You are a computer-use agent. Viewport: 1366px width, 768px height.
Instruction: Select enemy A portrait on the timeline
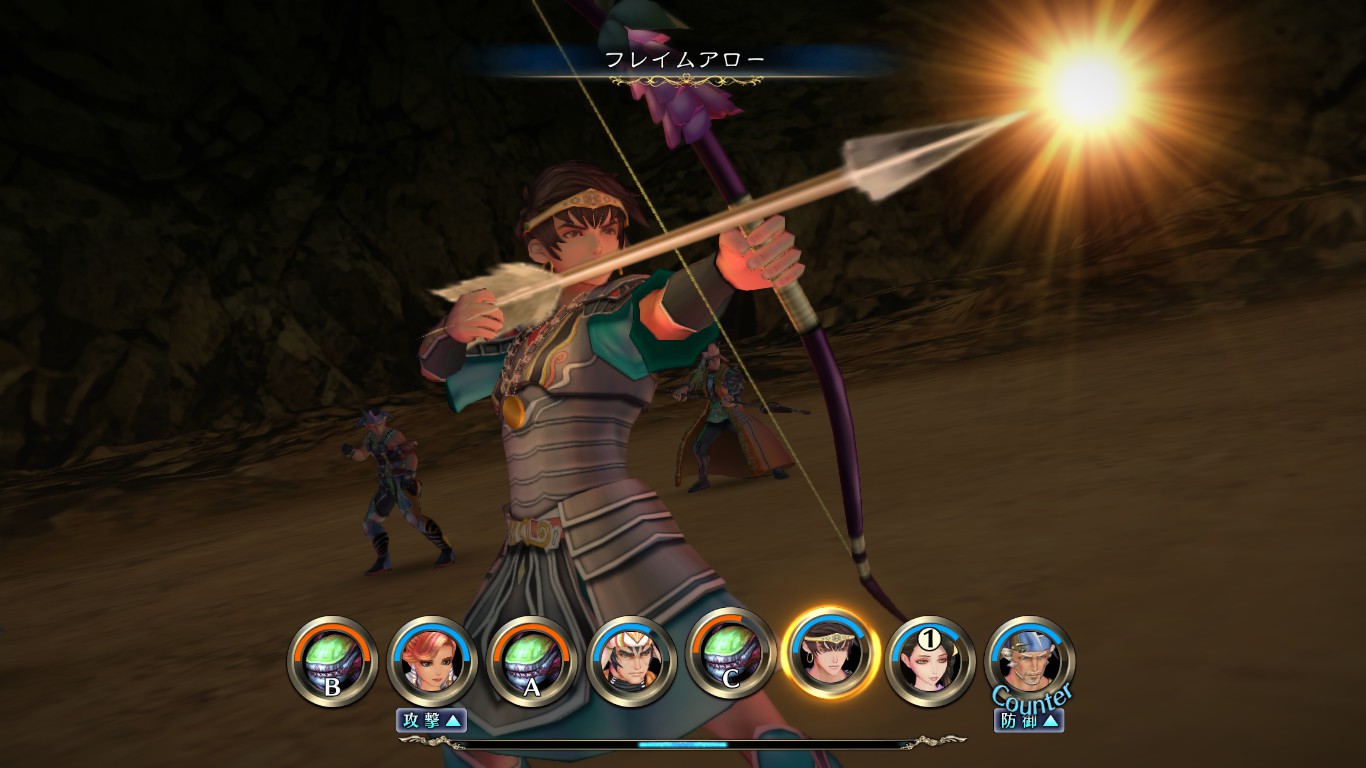point(531,661)
